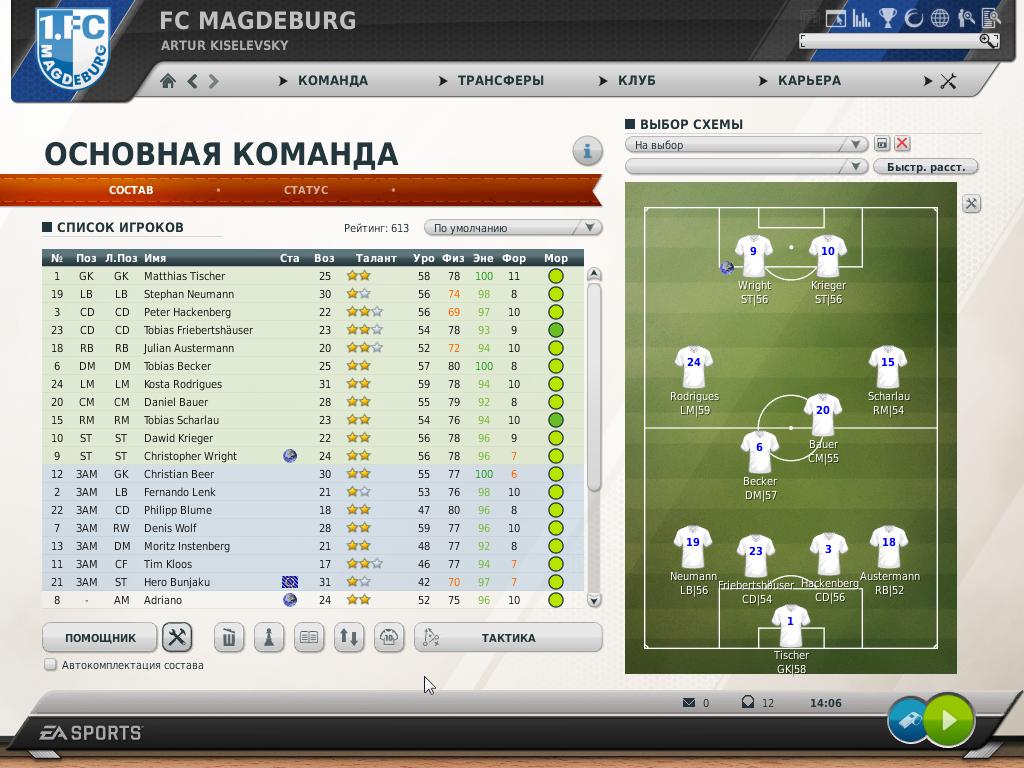
Task: Open the info button beside the title
Action: [x=587, y=151]
